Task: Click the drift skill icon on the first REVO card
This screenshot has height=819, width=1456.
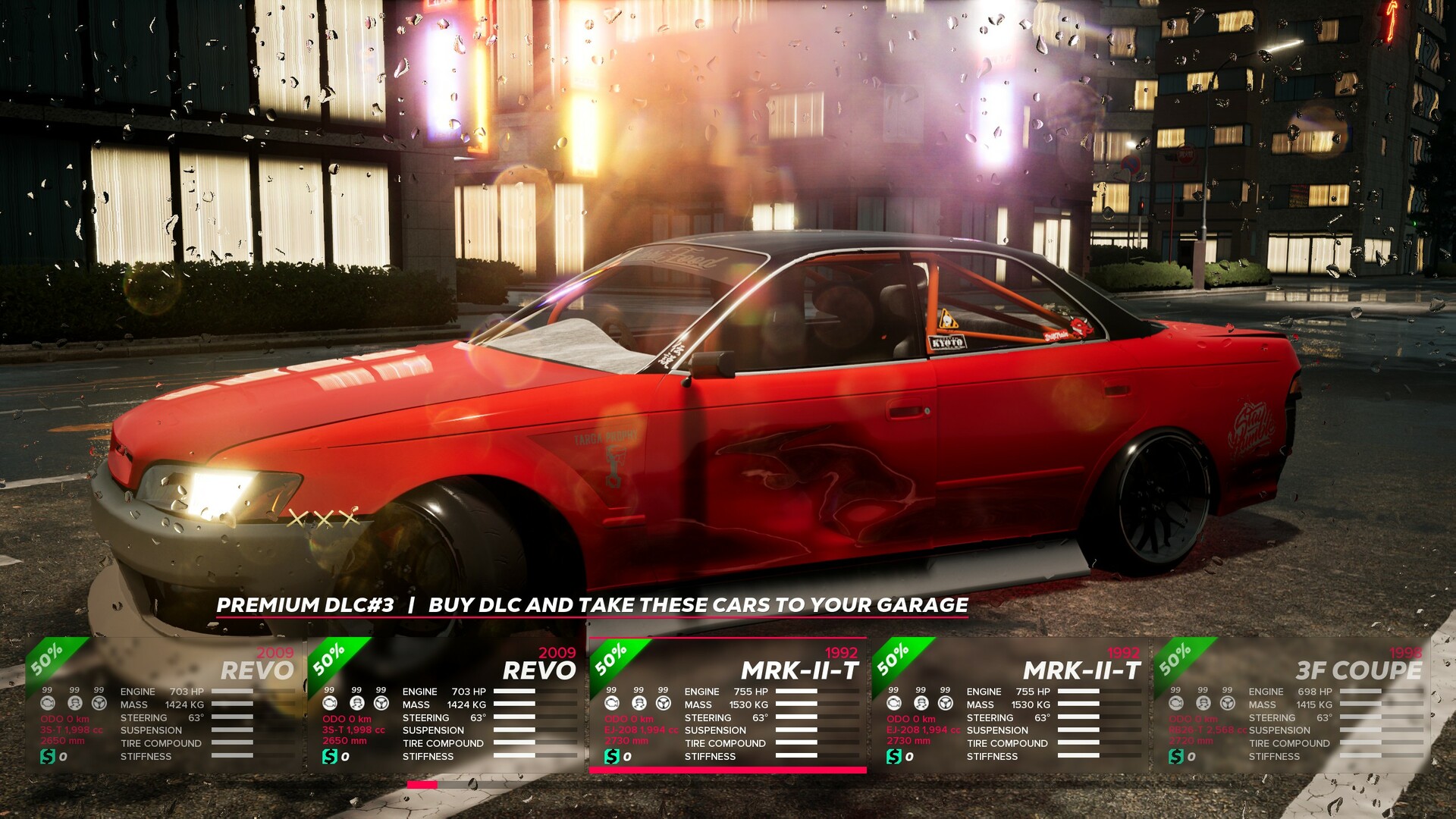Action: [x=74, y=704]
